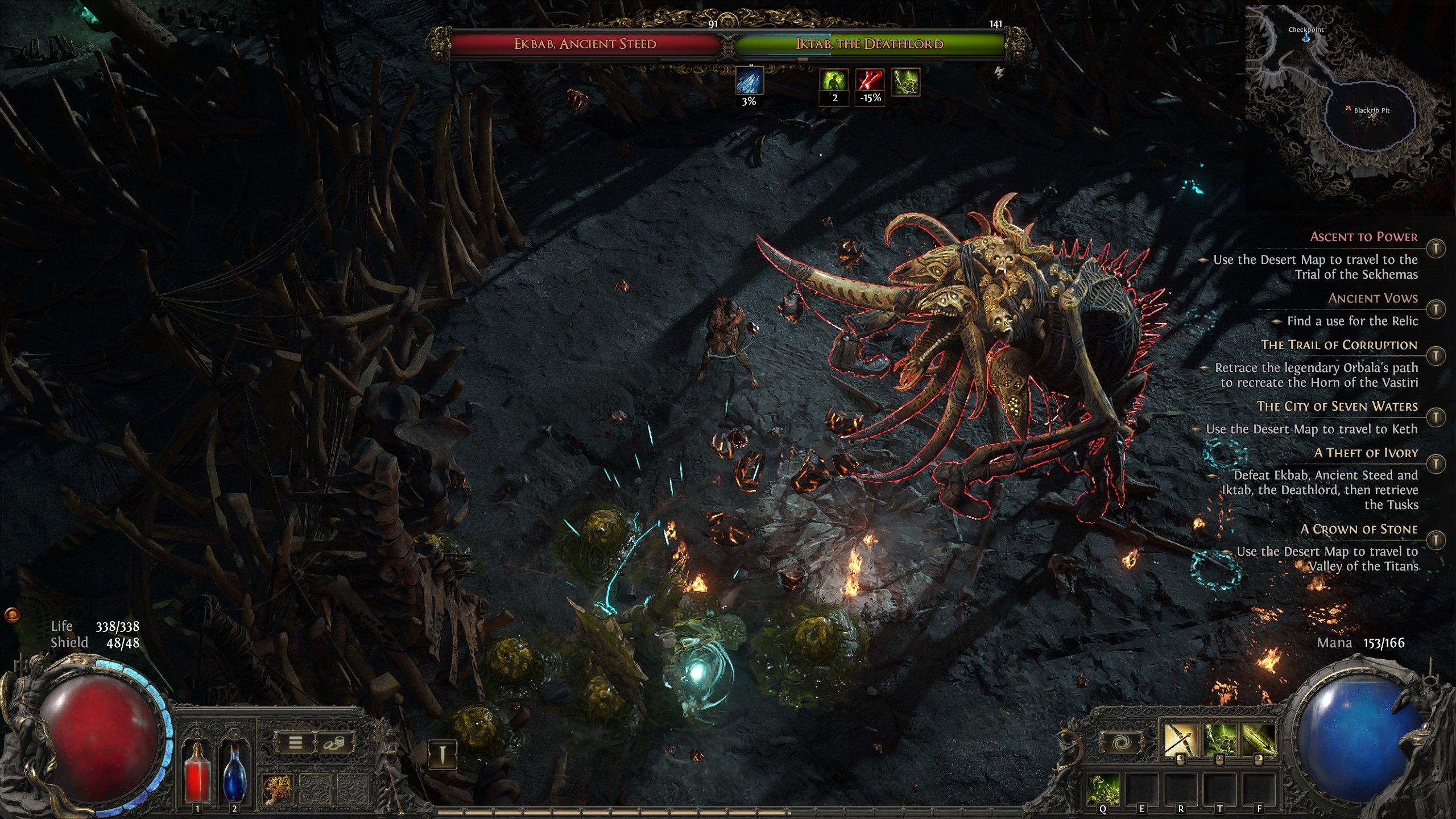Select the golden tree charm slot
Image resolution: width=1456 pixels, height=819 pixels.
278,789
